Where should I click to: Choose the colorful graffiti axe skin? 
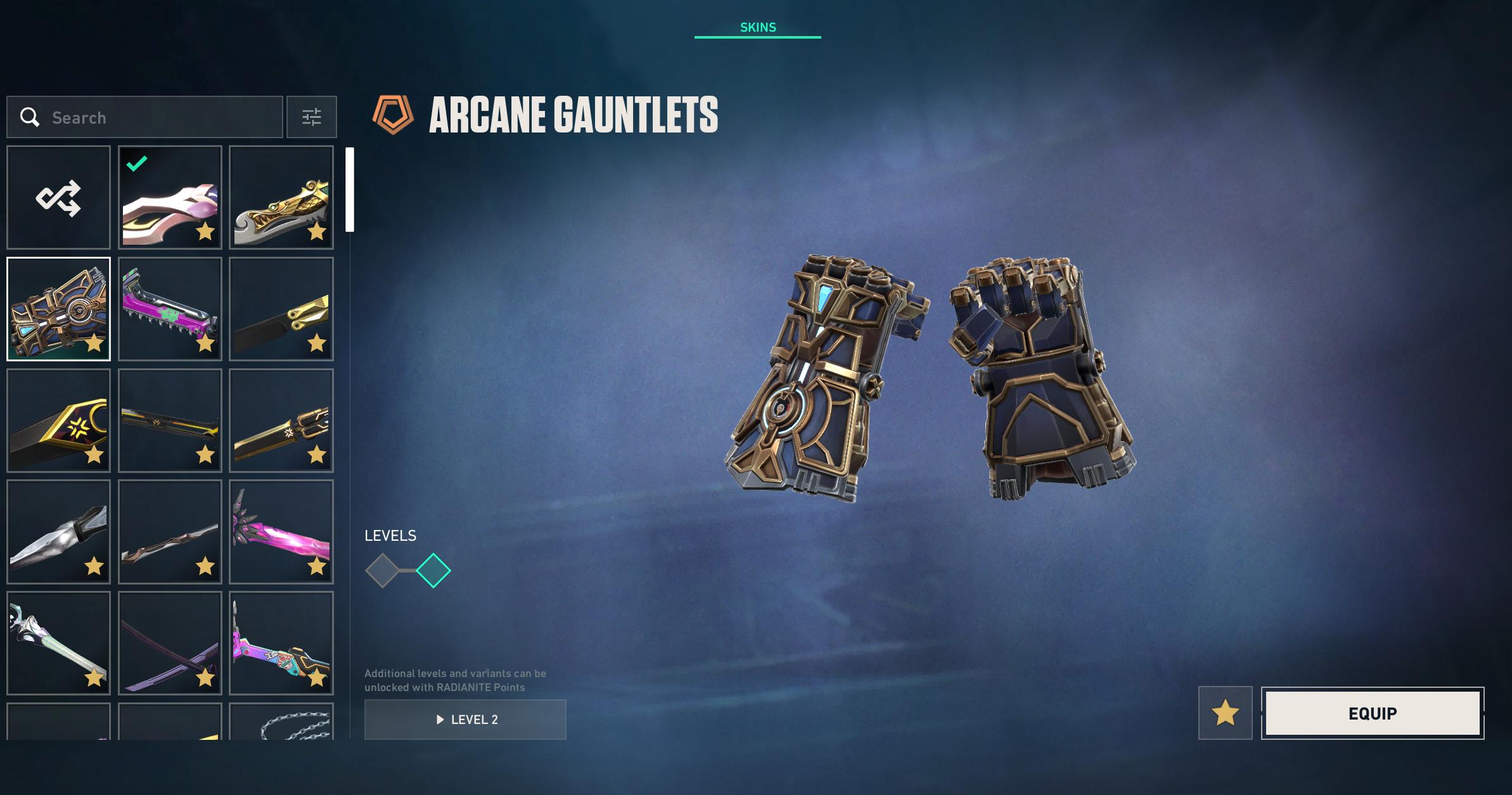281,643
